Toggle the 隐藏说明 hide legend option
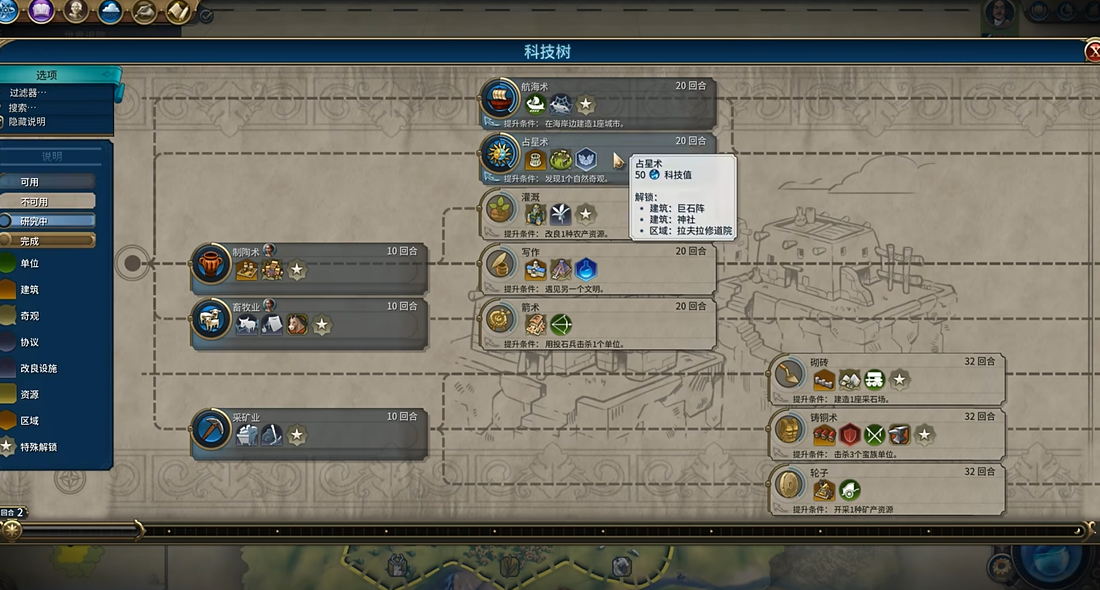 point(27,122)
